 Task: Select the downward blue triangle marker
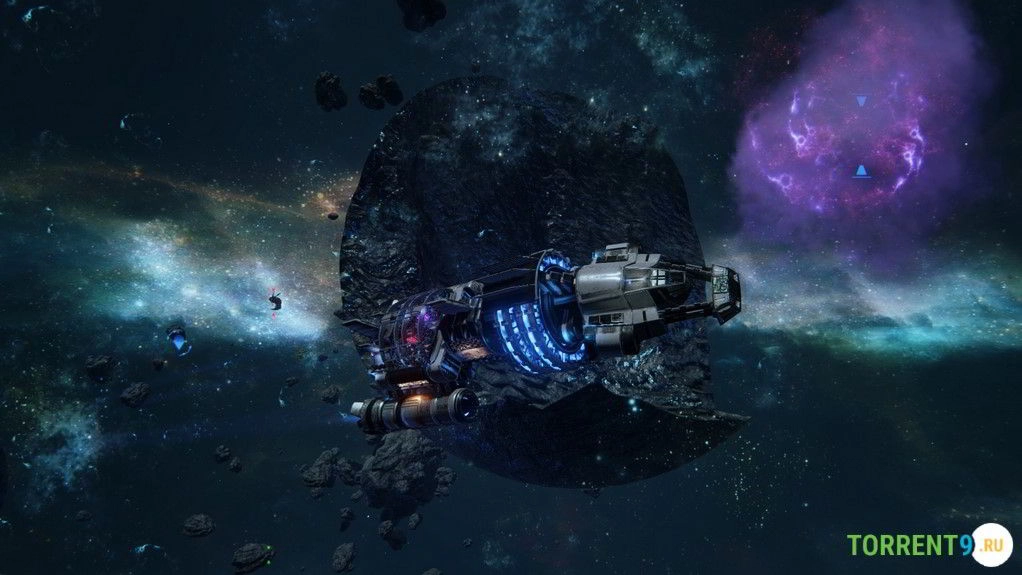click(x=861, y=101)
